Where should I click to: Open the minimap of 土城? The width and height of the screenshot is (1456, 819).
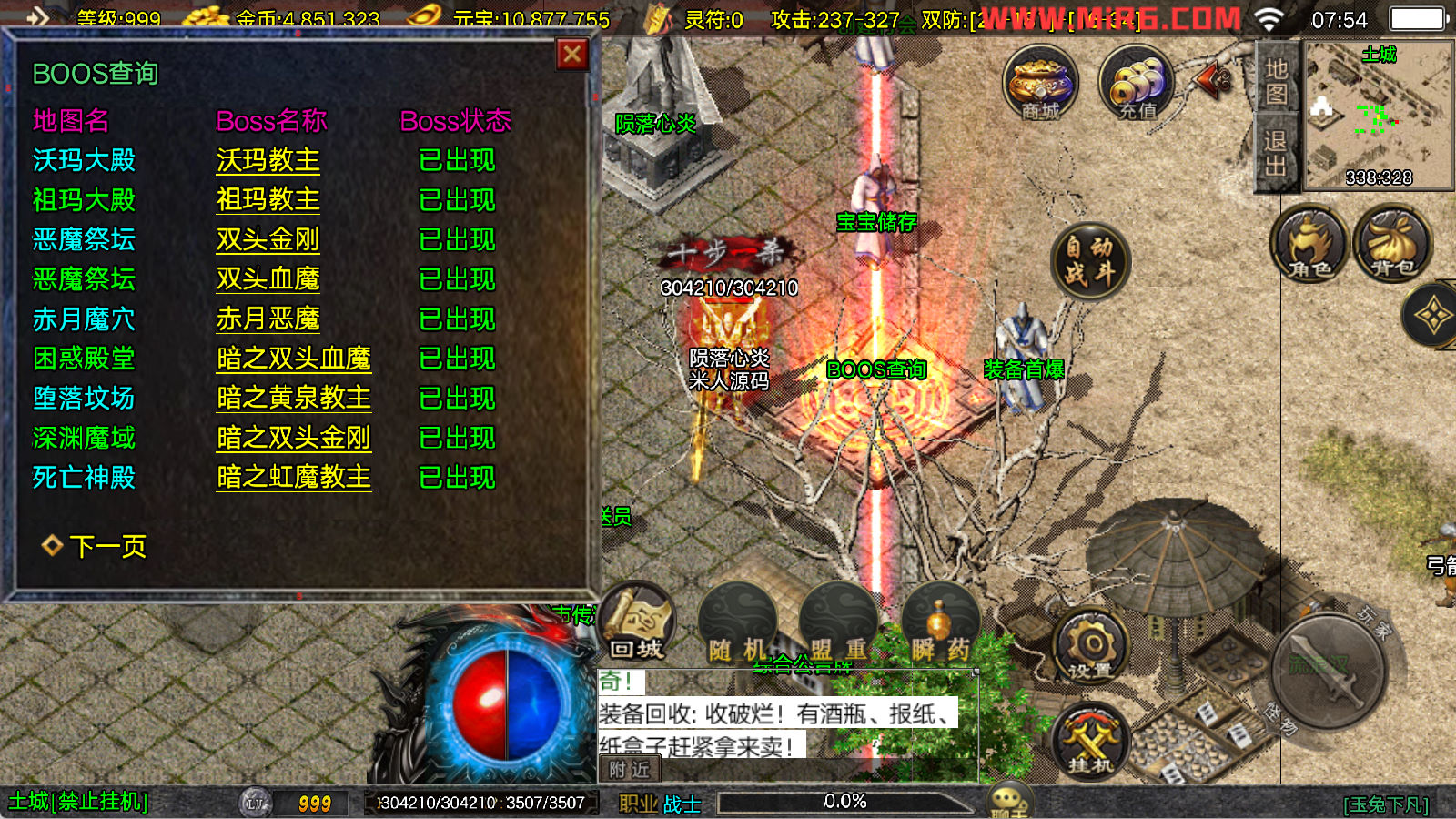coord(1379,114)
